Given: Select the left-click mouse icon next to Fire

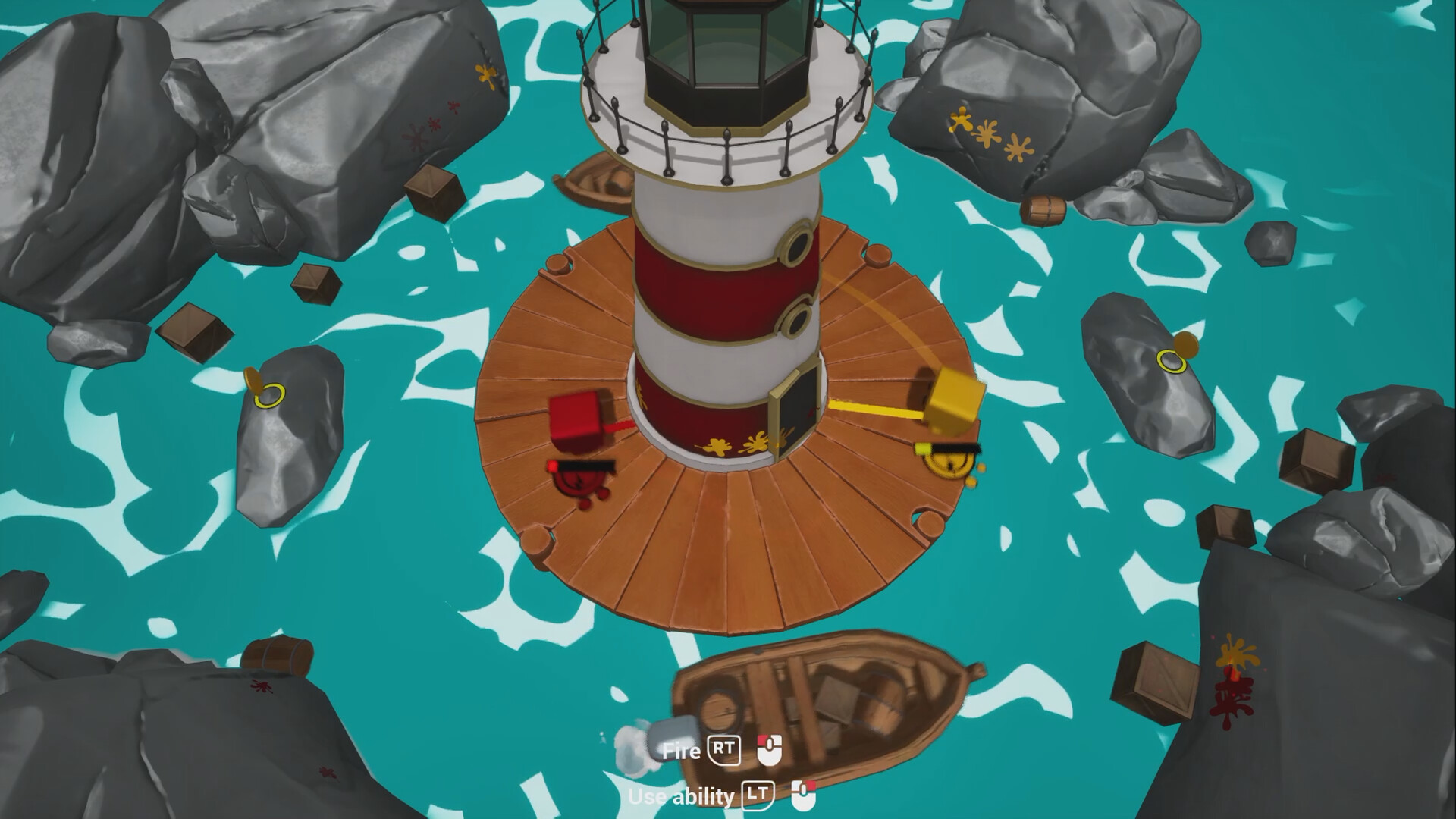Looking at the screenshot, I should 770,751.
